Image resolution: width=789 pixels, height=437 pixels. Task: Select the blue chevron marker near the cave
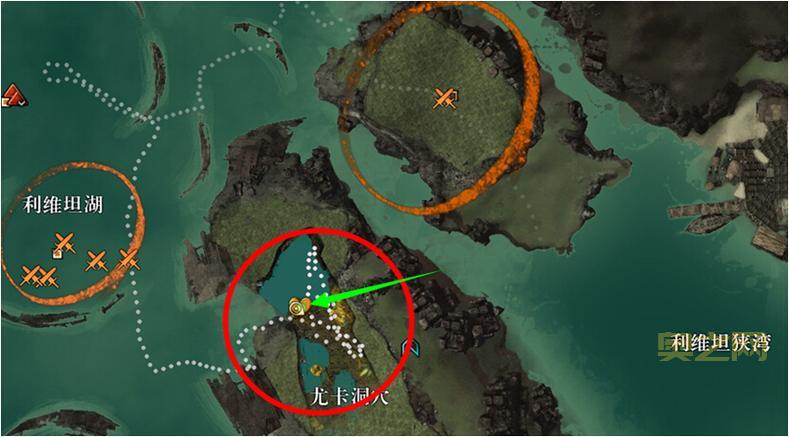pos(408,347)
